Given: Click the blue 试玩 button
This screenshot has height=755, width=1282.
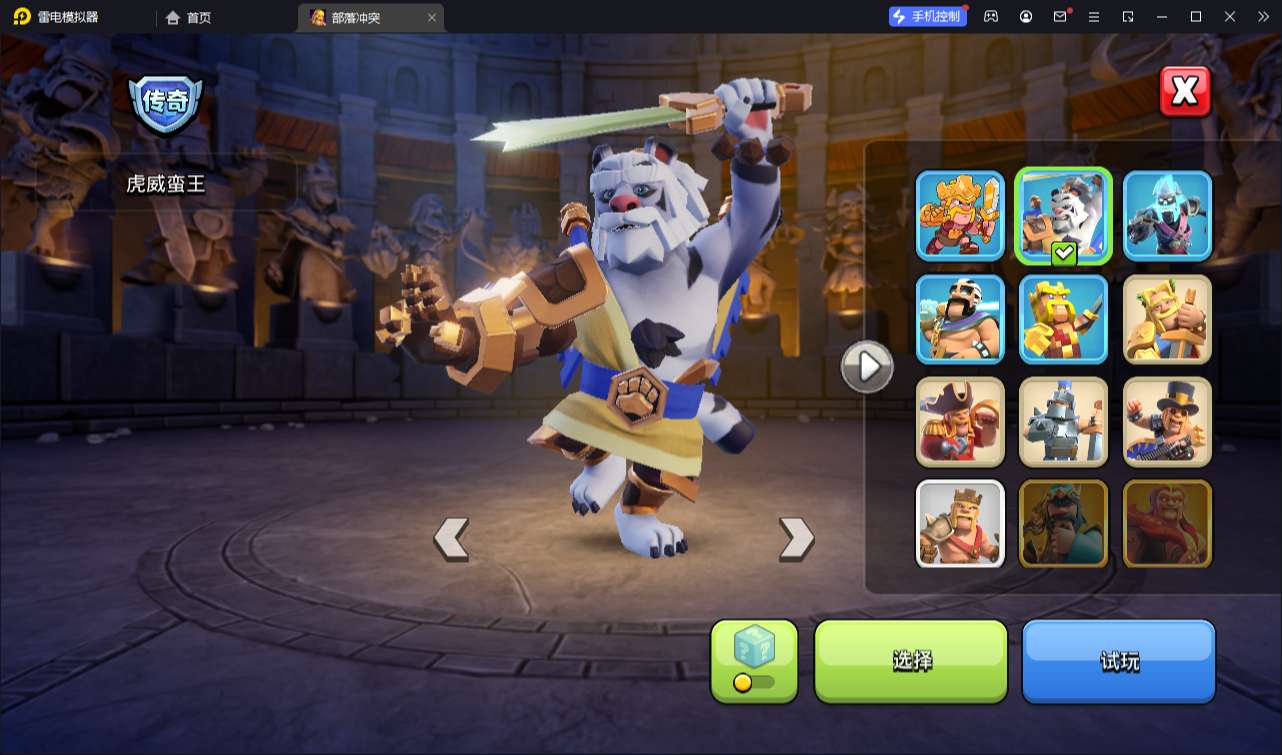Looking at the screenshot, I should pos(1118,661).
